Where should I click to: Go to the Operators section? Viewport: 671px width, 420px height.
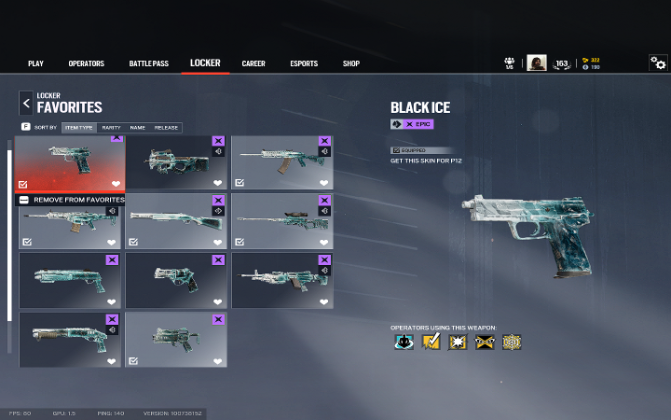(x=86, y=64)
